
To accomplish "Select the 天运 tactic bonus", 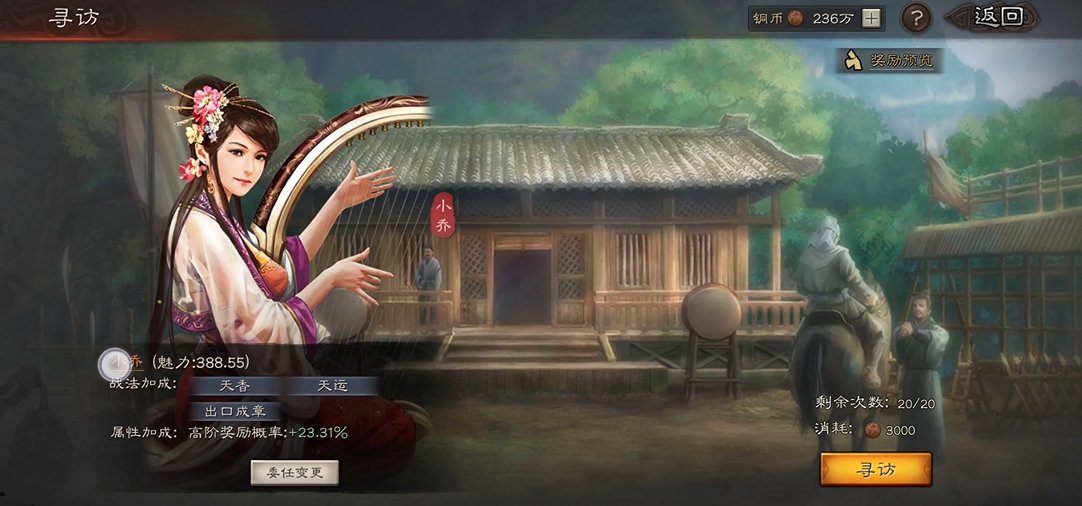I will (x=333, y=386).
